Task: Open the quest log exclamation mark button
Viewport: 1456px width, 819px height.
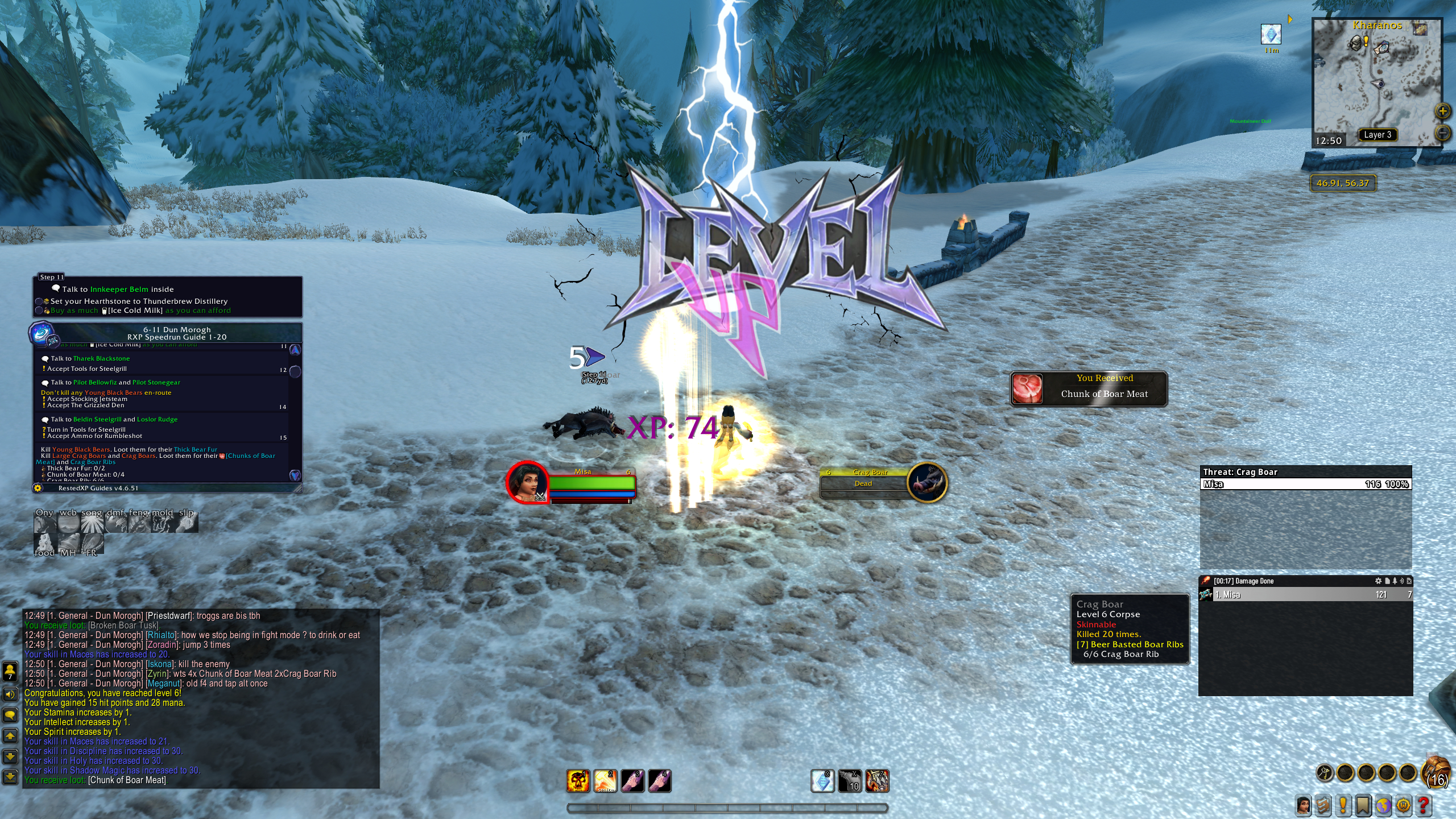Action: [x=1343, y=805]
